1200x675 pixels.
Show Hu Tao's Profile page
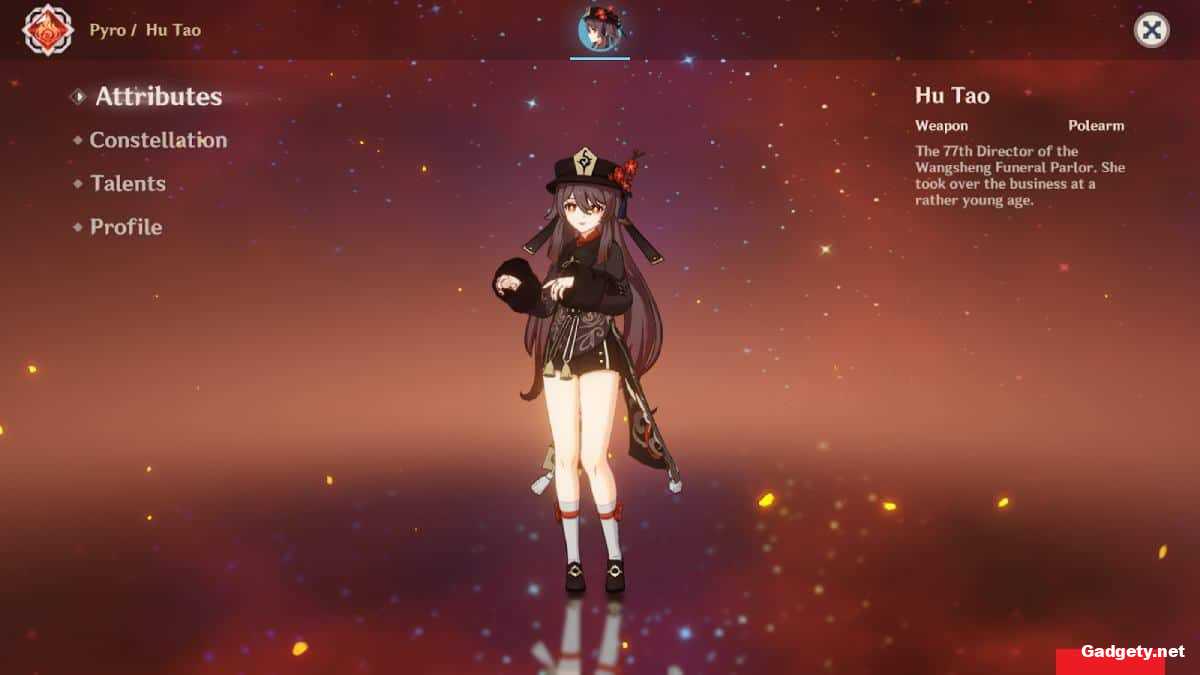click(125, 227)
